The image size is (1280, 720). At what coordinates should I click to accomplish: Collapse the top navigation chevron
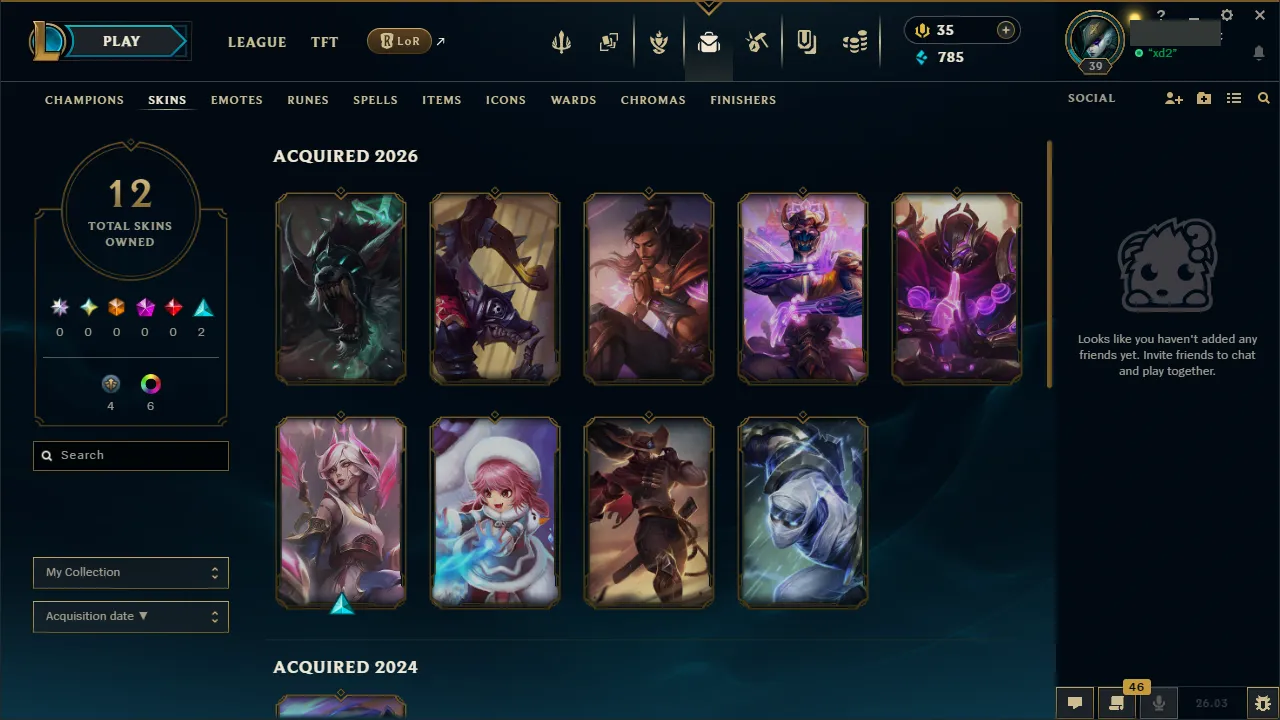pos(708,6)
